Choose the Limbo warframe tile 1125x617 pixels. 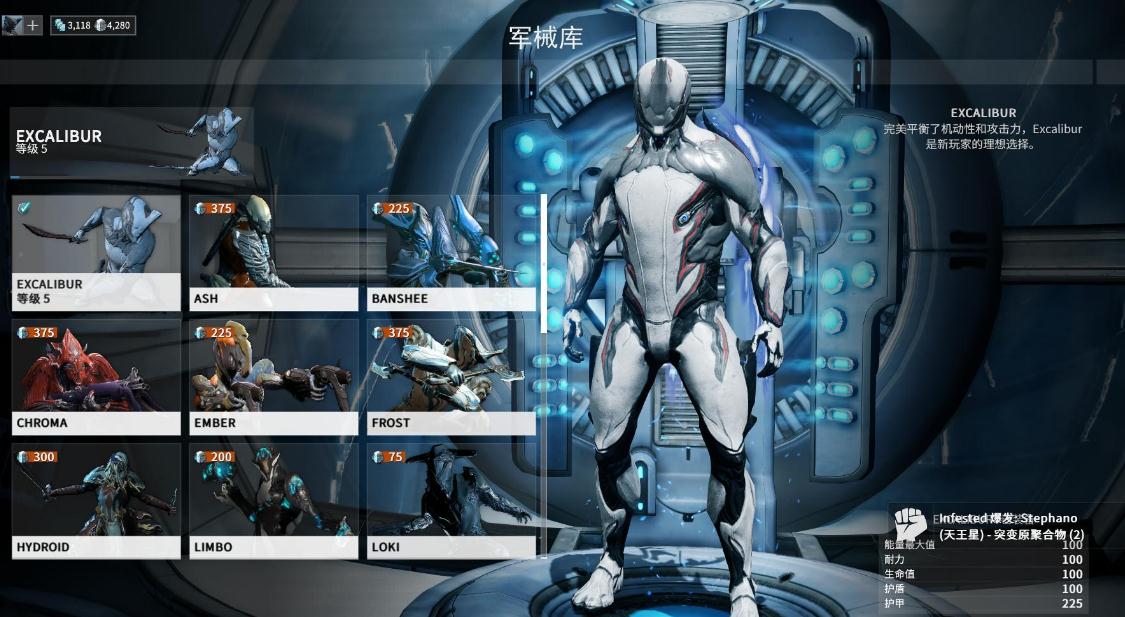tap(273, 500)
